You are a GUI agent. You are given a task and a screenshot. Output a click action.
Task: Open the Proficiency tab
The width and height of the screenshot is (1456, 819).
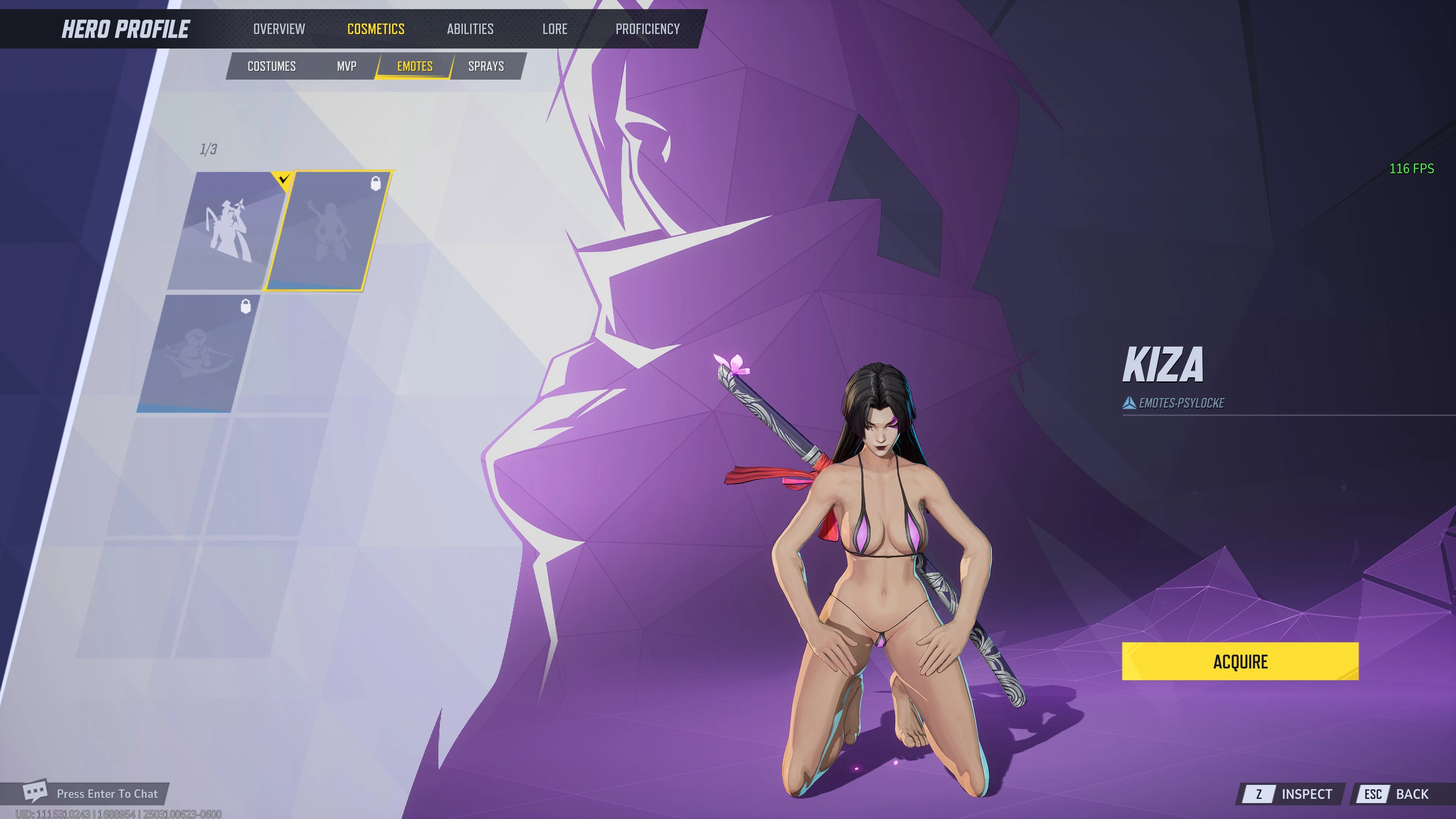coord(647,29)
